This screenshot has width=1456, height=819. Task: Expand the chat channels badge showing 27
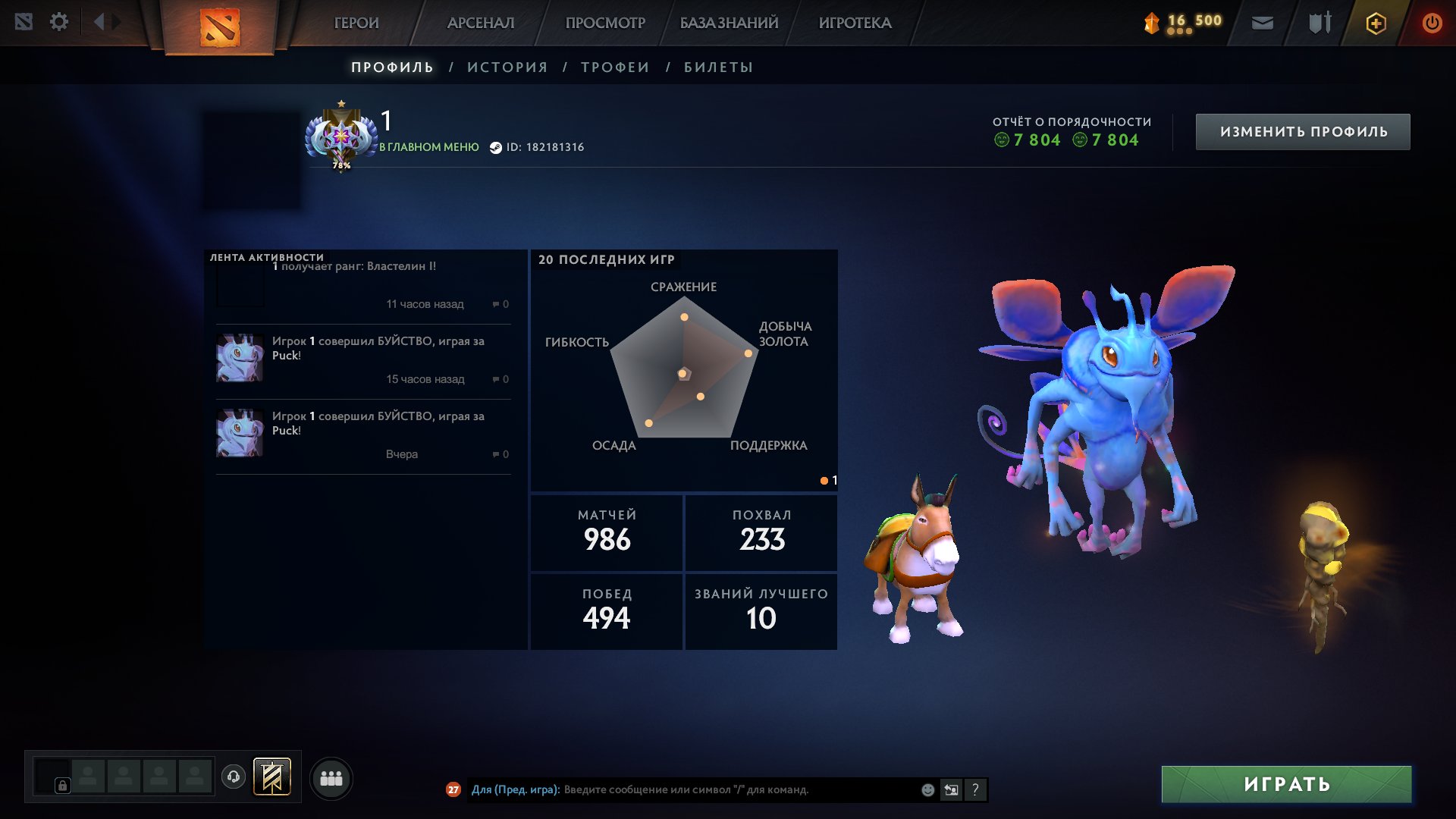click(x=453, y=789)
